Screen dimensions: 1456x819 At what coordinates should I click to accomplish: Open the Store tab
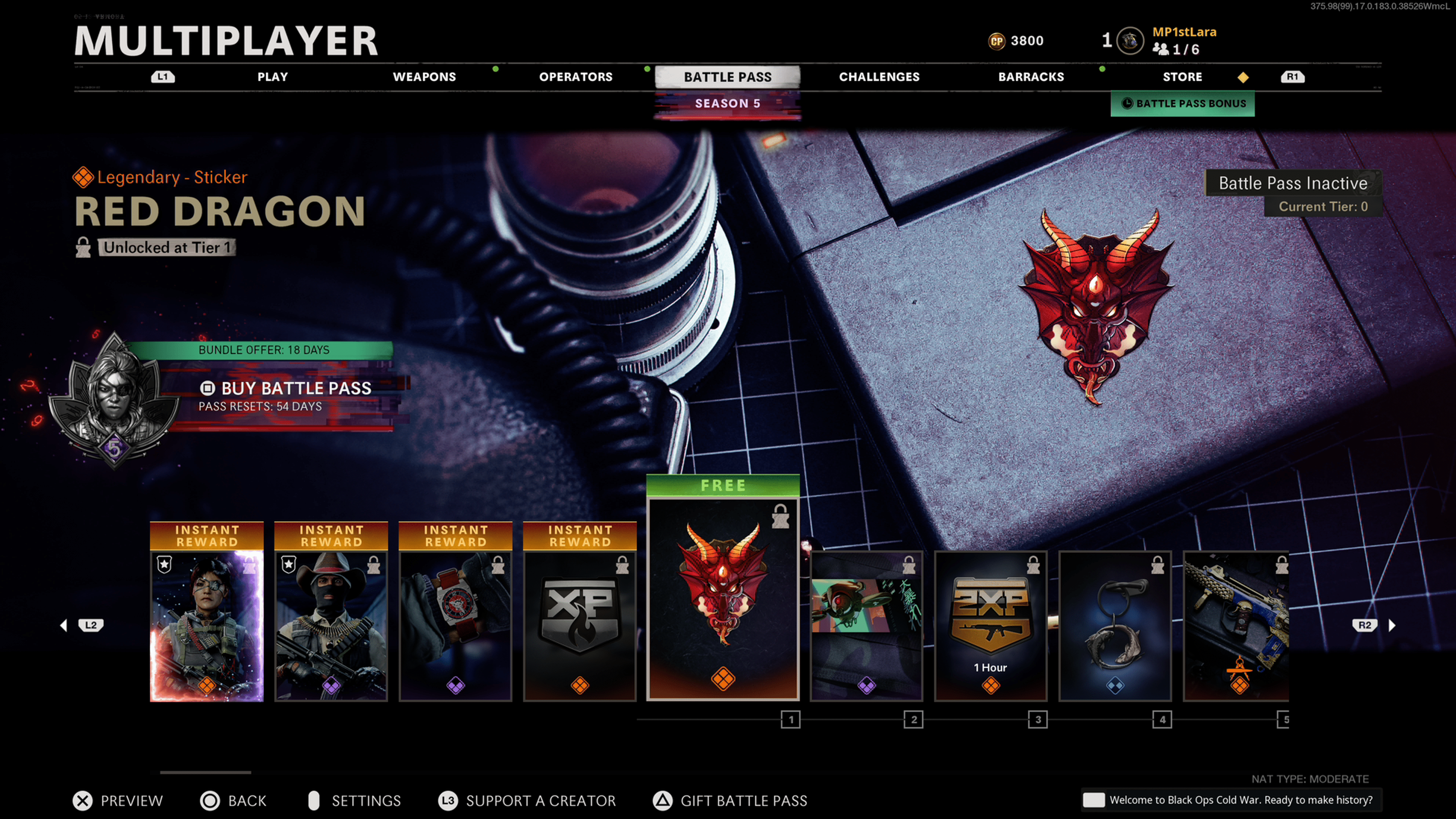tap(1182, 77)
